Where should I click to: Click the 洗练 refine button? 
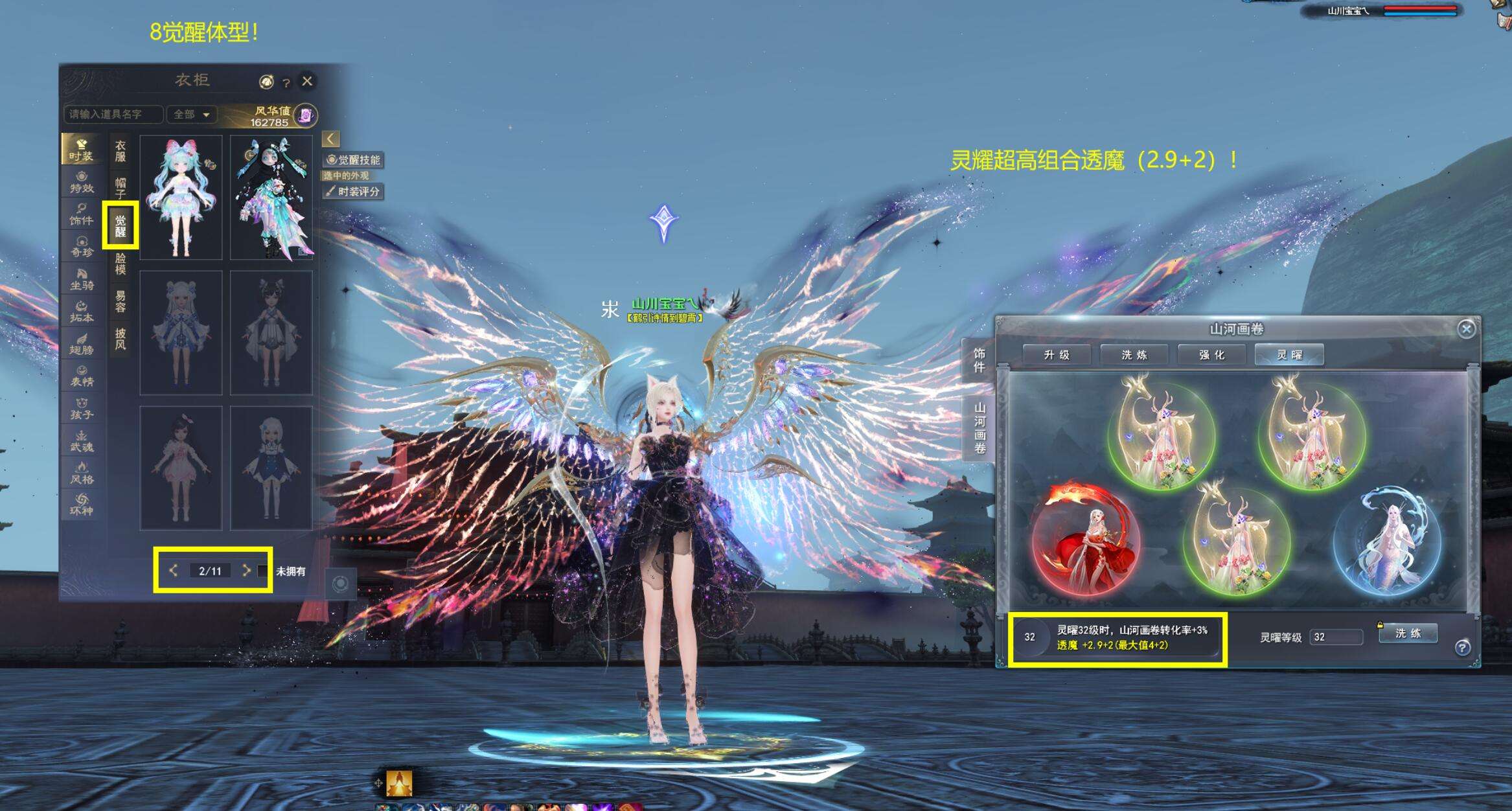(x=1407, y=634)
